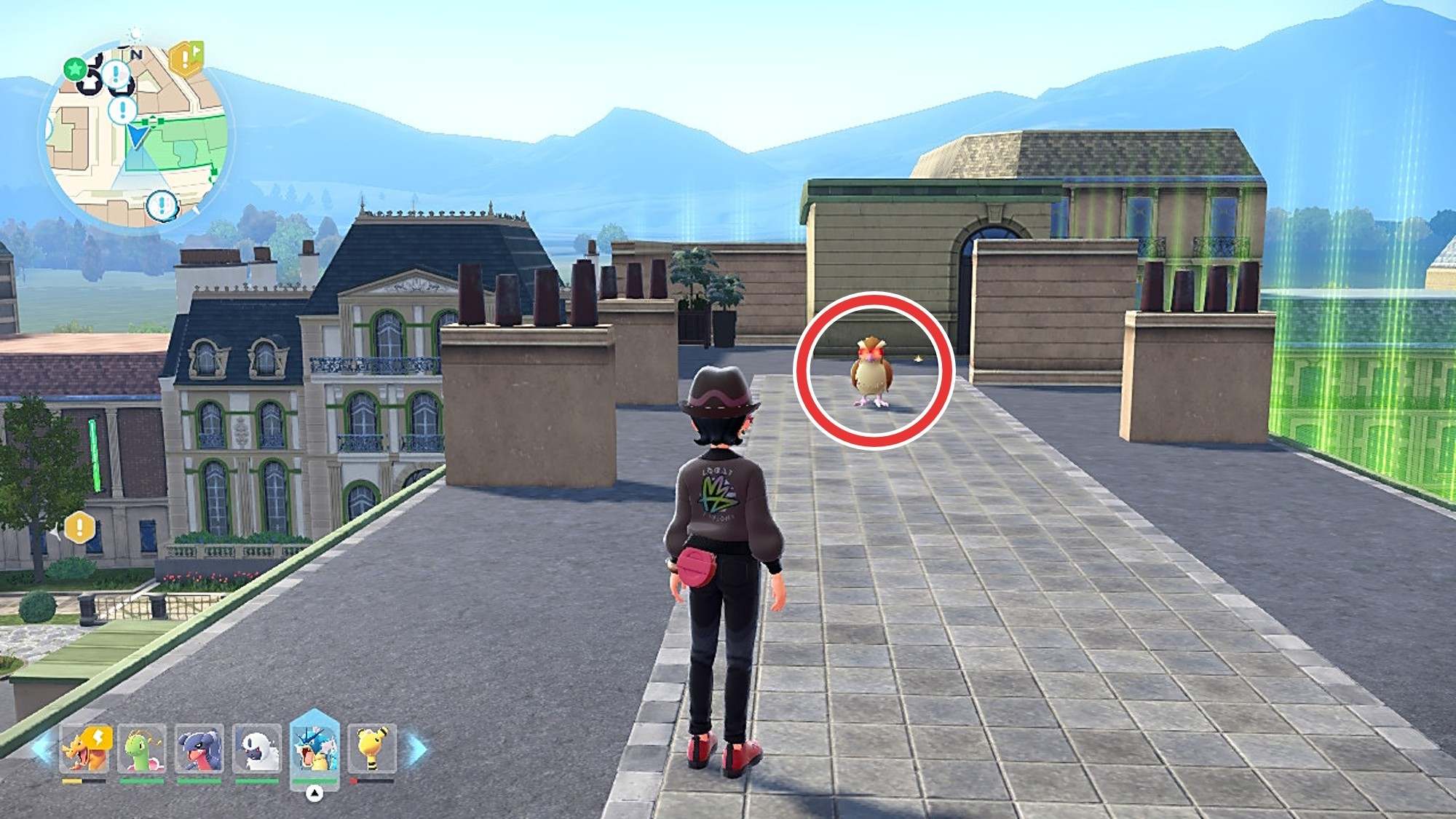Pick the Absol party slot
This screenshot has width=1456, height=819.
[x=257, y=749]
